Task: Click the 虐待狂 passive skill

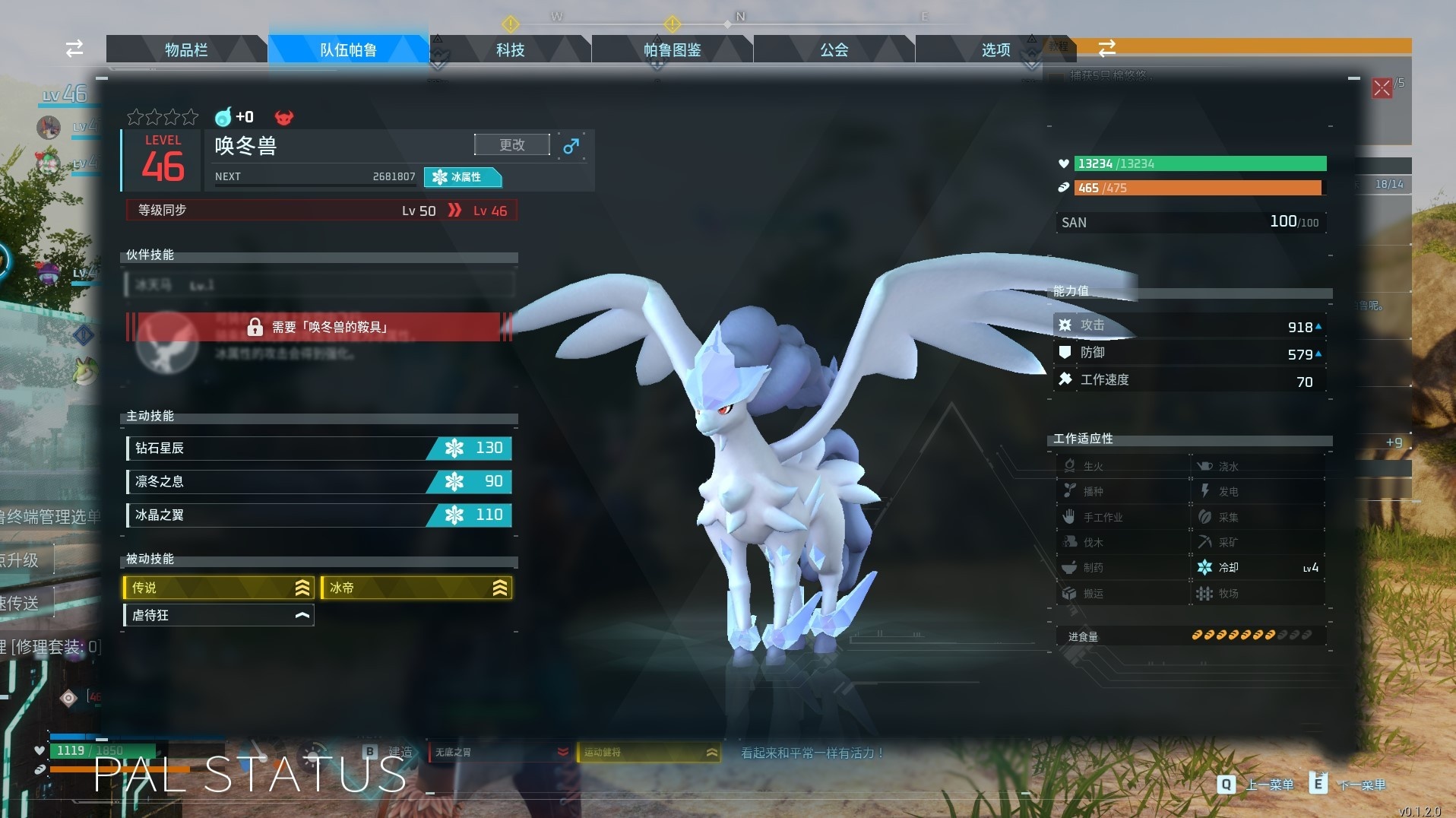Action: tap(219, 615)
